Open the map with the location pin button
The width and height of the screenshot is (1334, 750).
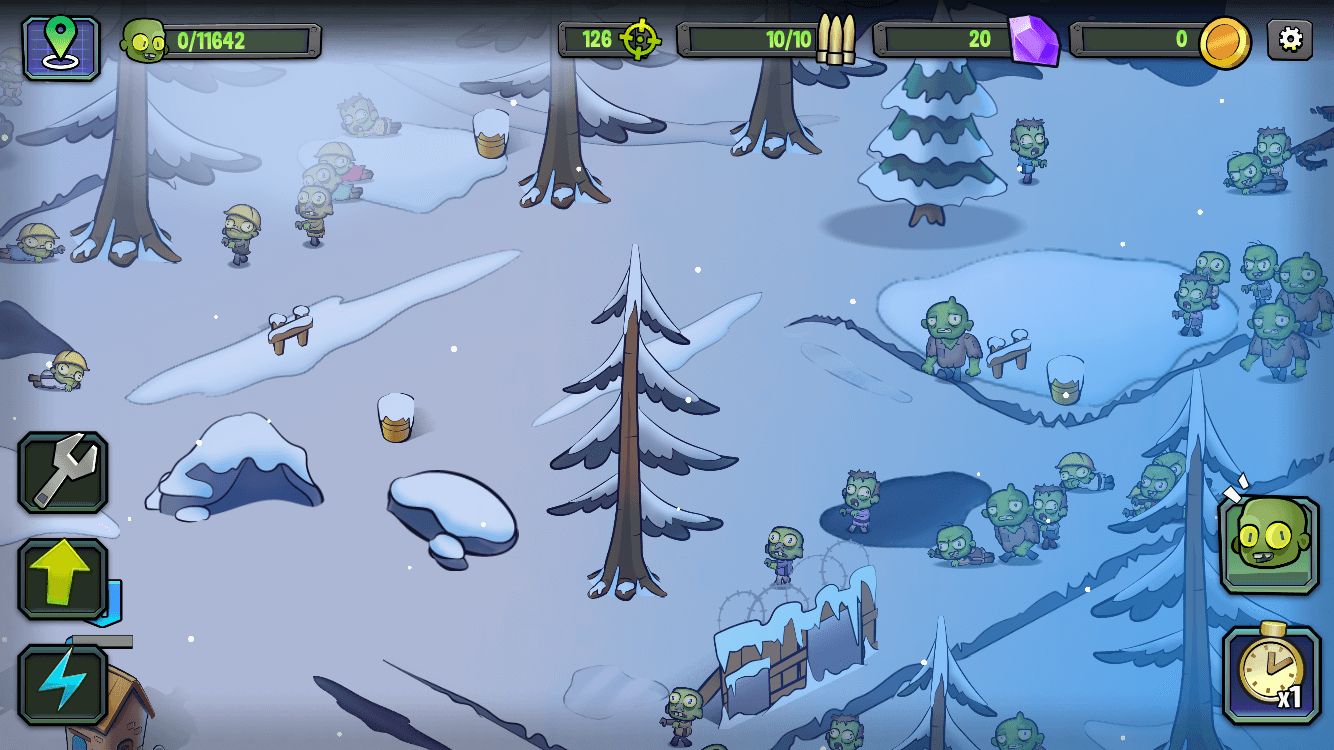click(61, 46)
